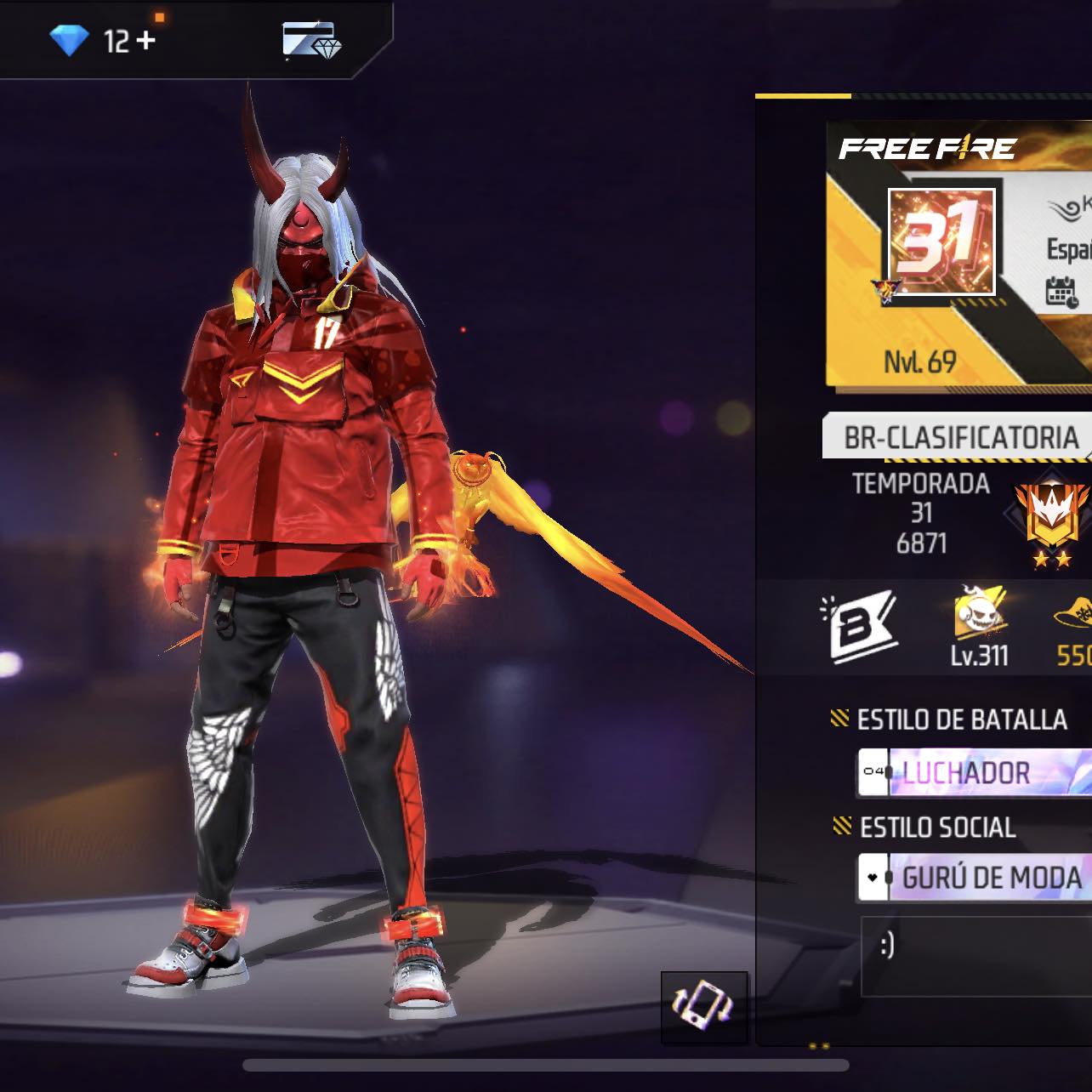Choose the Luchador battle style tag

974,772
